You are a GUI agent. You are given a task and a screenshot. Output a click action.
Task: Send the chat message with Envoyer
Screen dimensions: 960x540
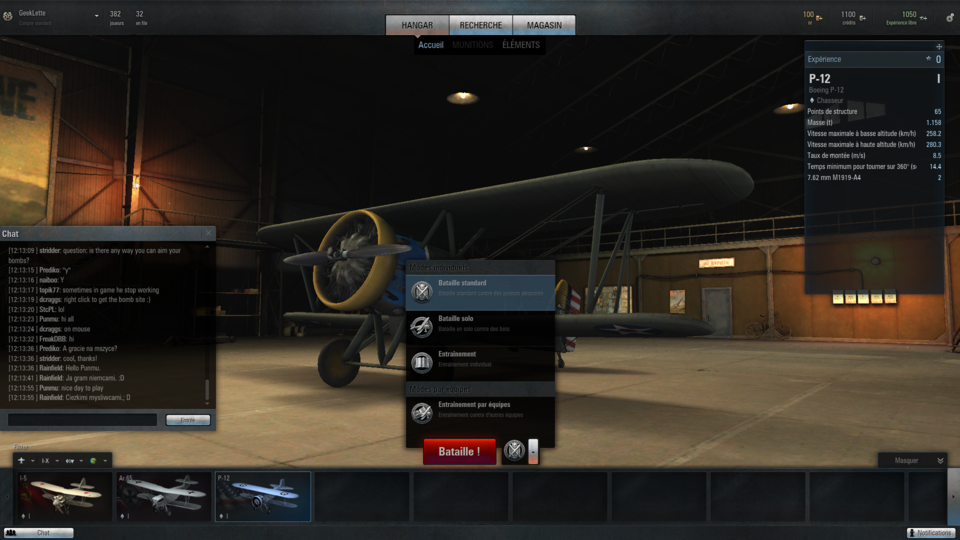tap(188, 420)
